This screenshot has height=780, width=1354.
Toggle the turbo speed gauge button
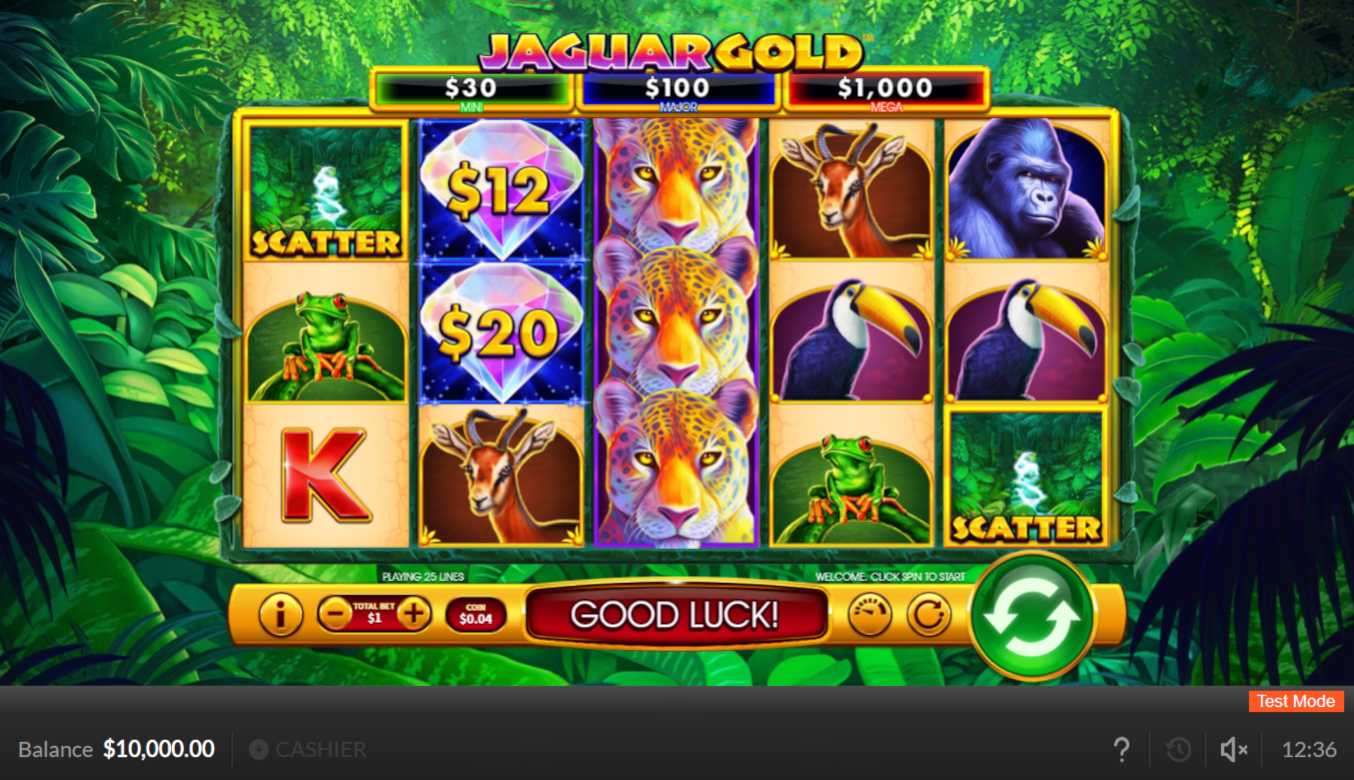[869, 615]
